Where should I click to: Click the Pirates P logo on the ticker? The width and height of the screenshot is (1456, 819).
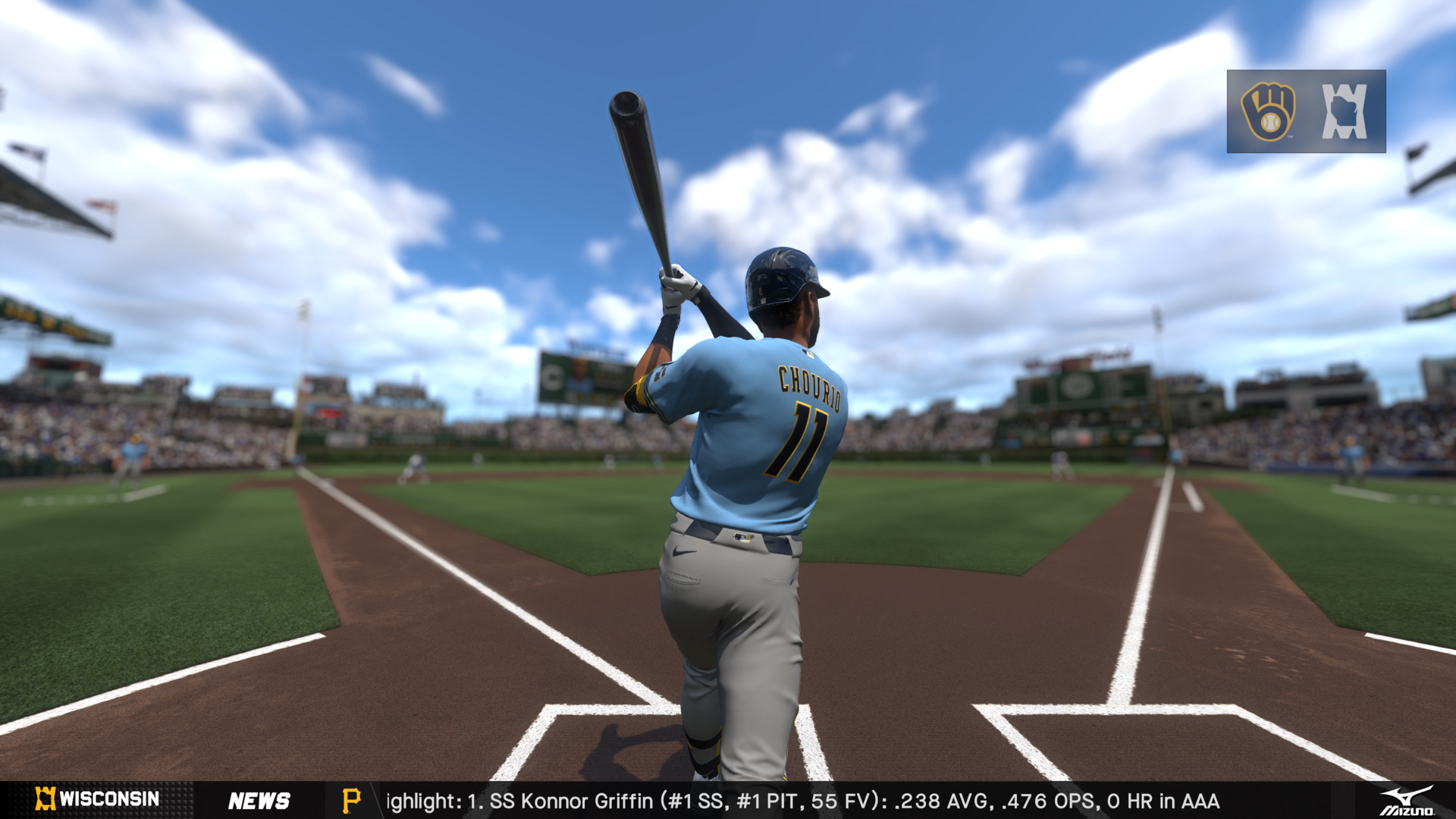[351, 801]
